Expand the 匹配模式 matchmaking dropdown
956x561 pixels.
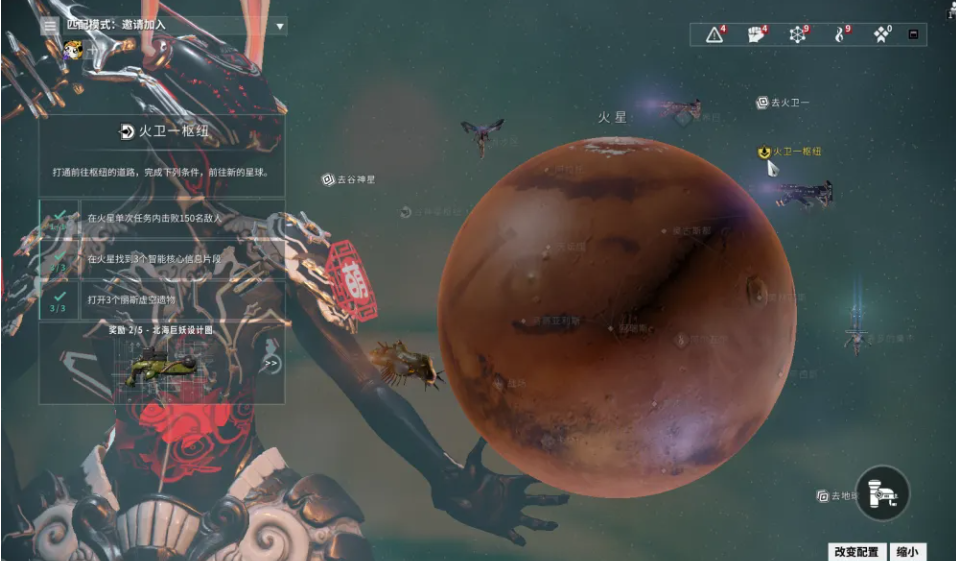280,26
